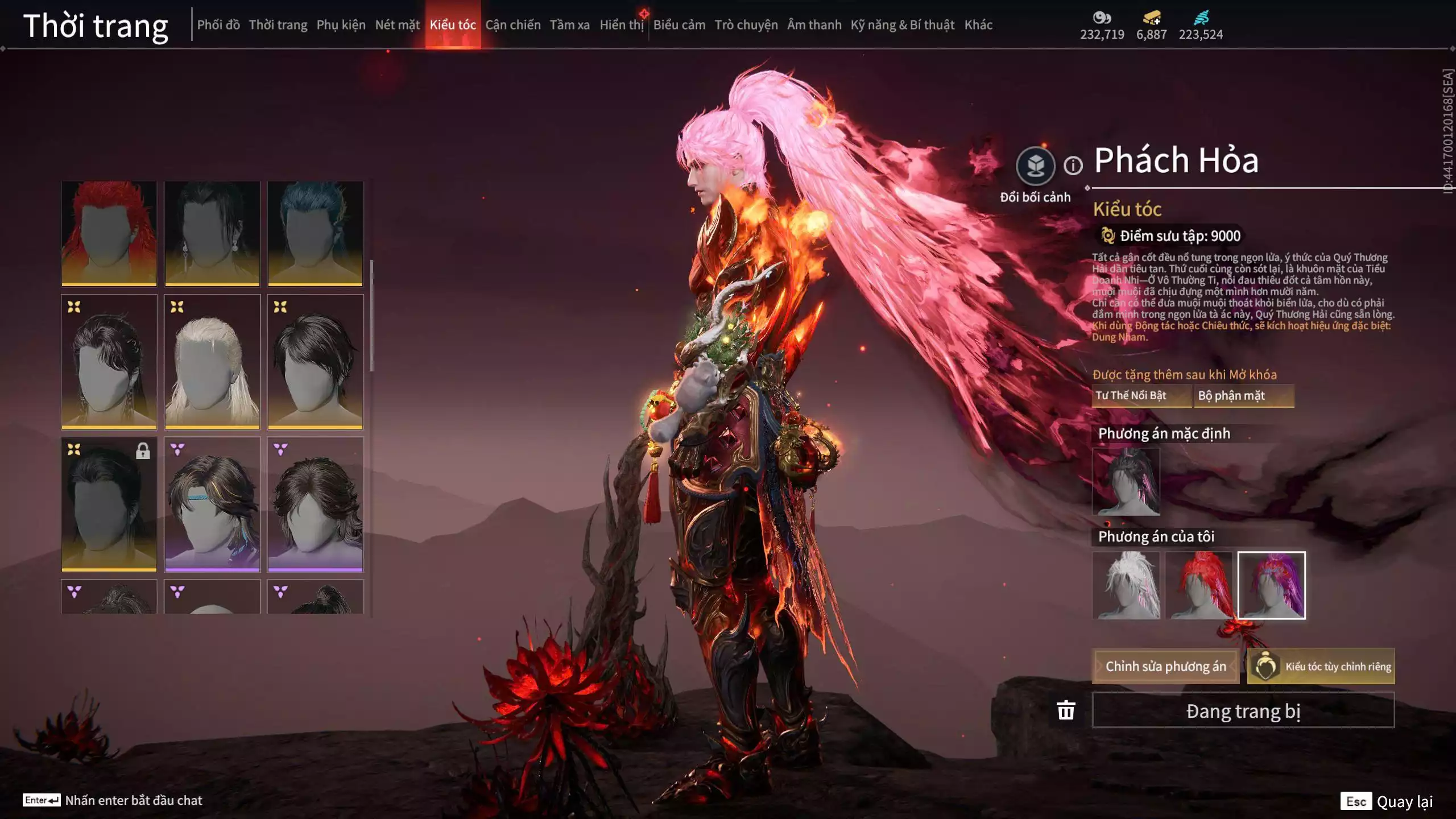Viewport: 1456px width, 819px height.
Task: Go to the Cận chiến tab
Action: 512,25
